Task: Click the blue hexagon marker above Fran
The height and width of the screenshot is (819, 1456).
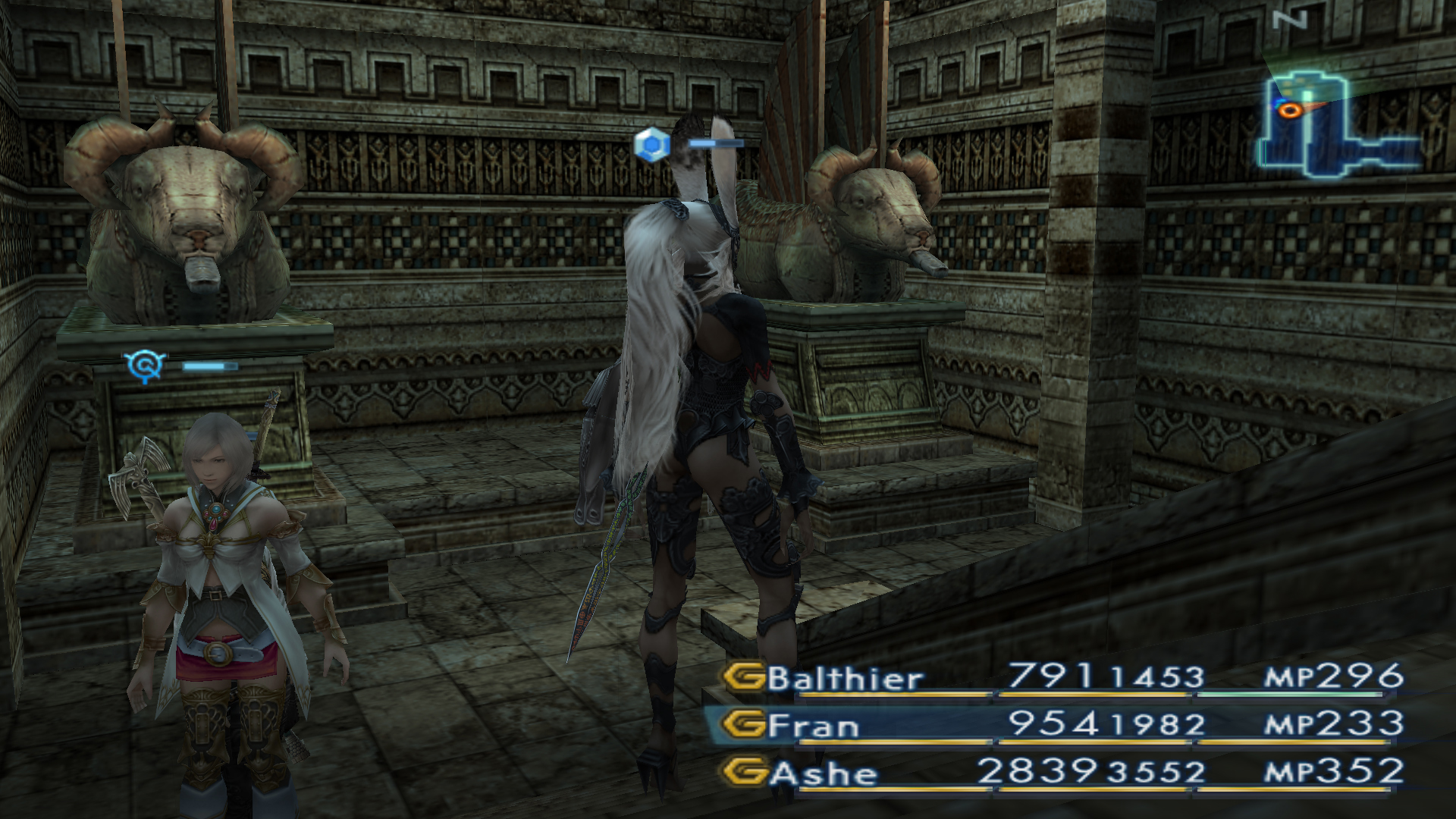Action: click(651, 143)
